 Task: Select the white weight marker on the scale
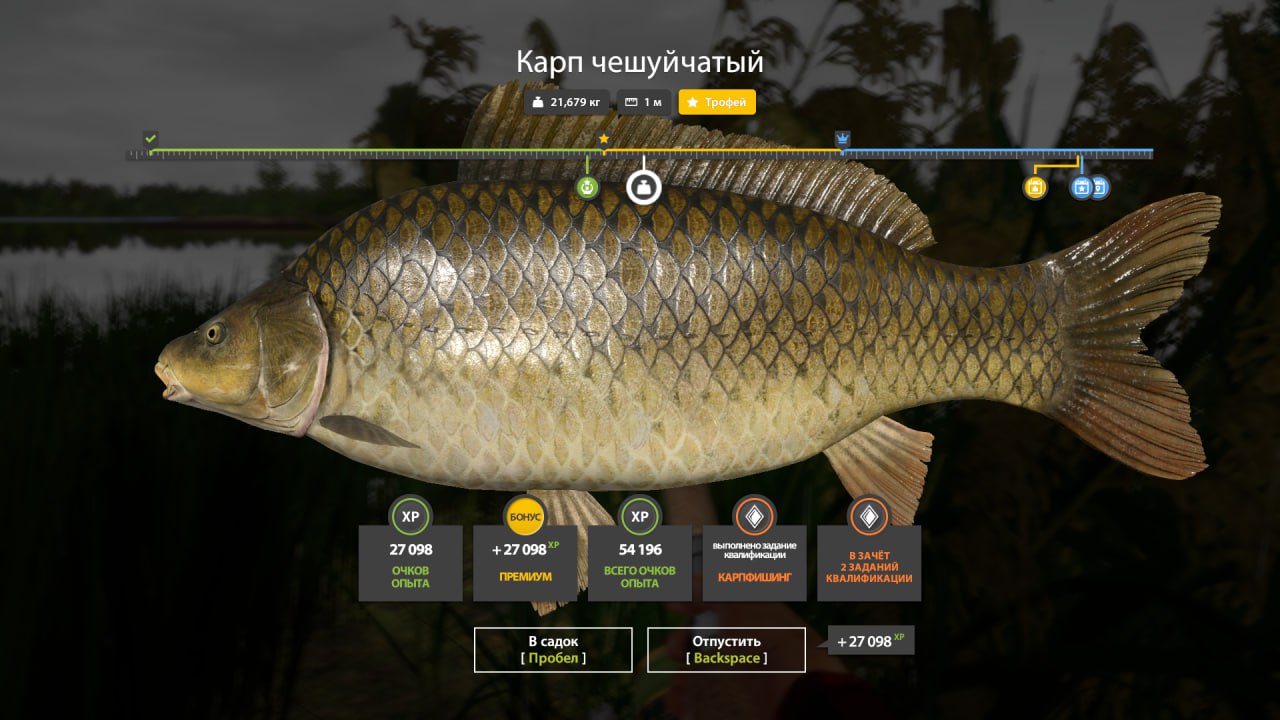[643, 187]
